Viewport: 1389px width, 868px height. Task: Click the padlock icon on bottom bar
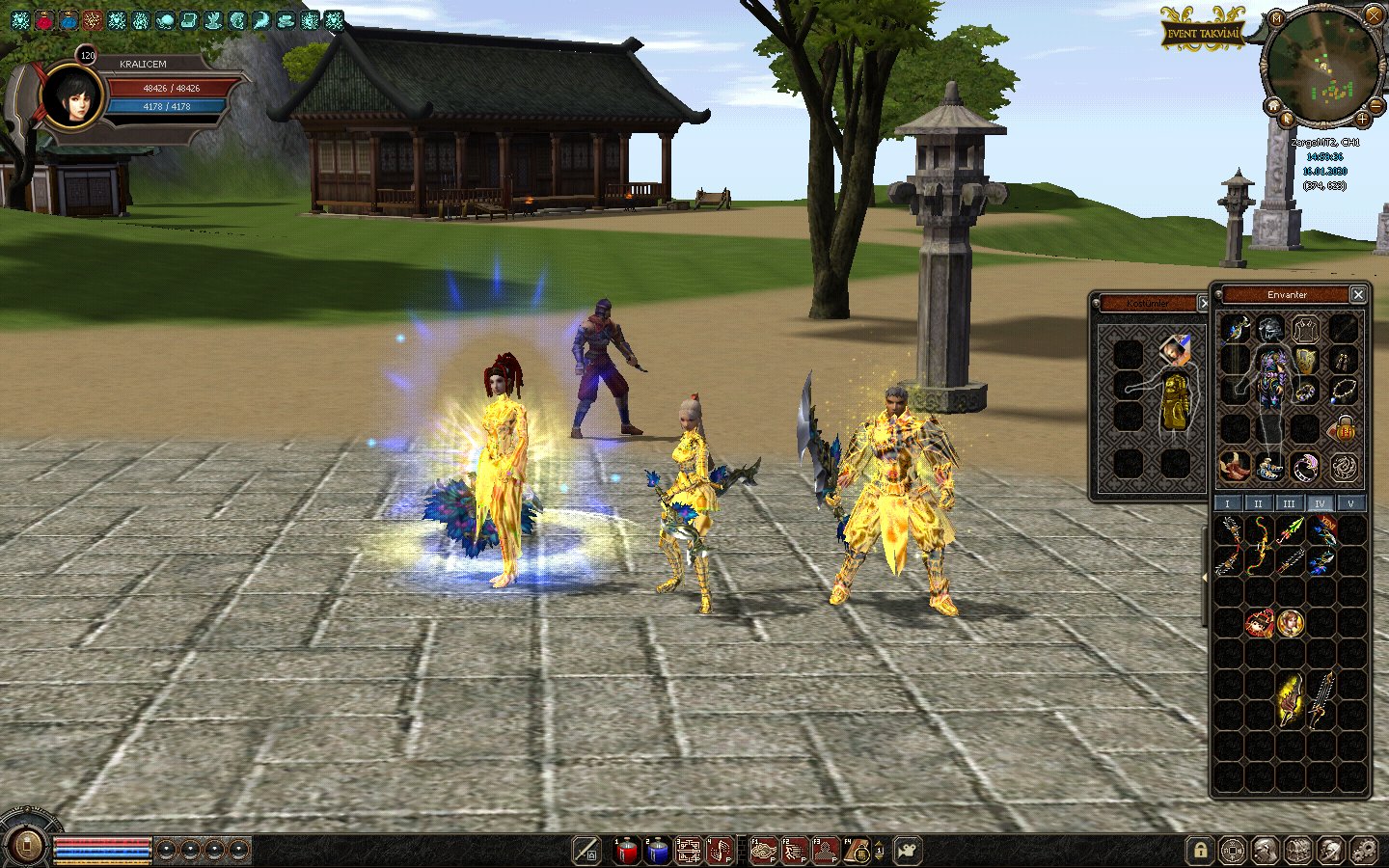point(1200,851)
